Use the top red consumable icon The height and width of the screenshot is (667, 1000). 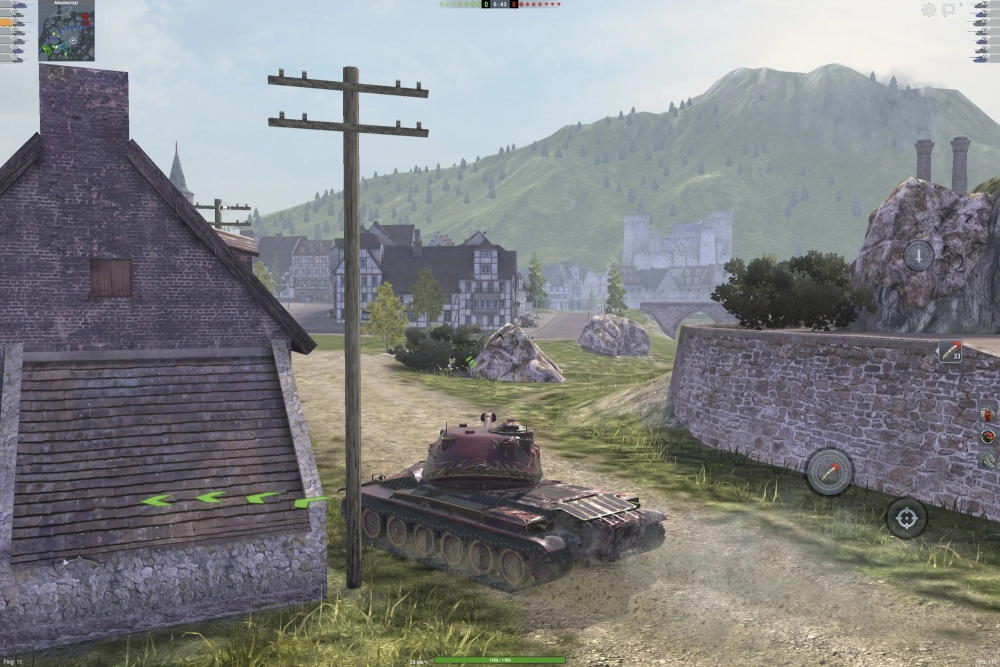coord(987,415)
